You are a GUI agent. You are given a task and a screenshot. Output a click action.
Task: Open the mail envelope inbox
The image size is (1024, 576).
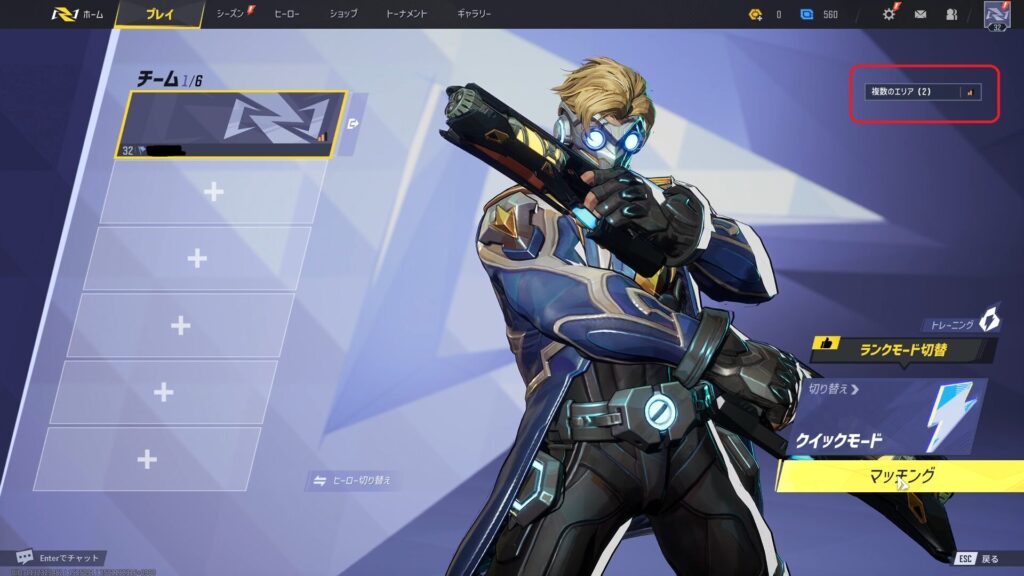pyautogui.click(x=920, y=14)
